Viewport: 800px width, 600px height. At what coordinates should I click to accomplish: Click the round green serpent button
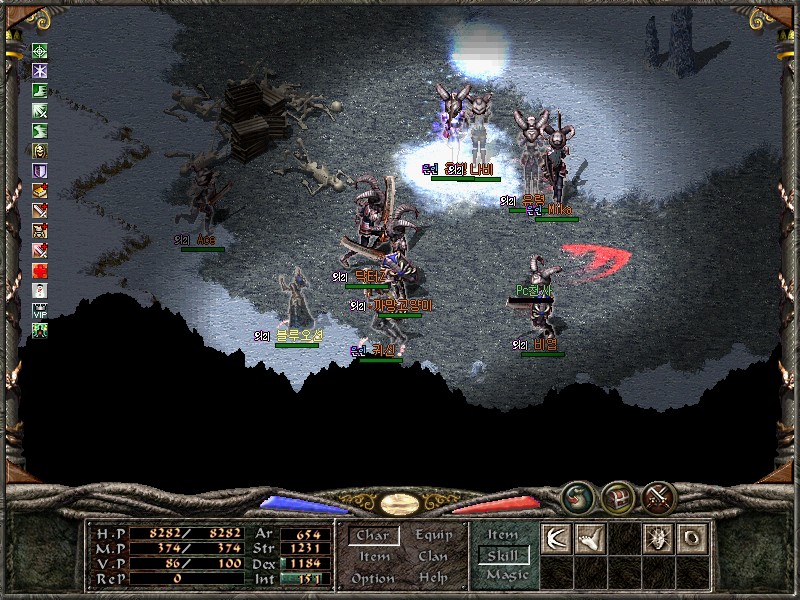[x=577, y=496]
